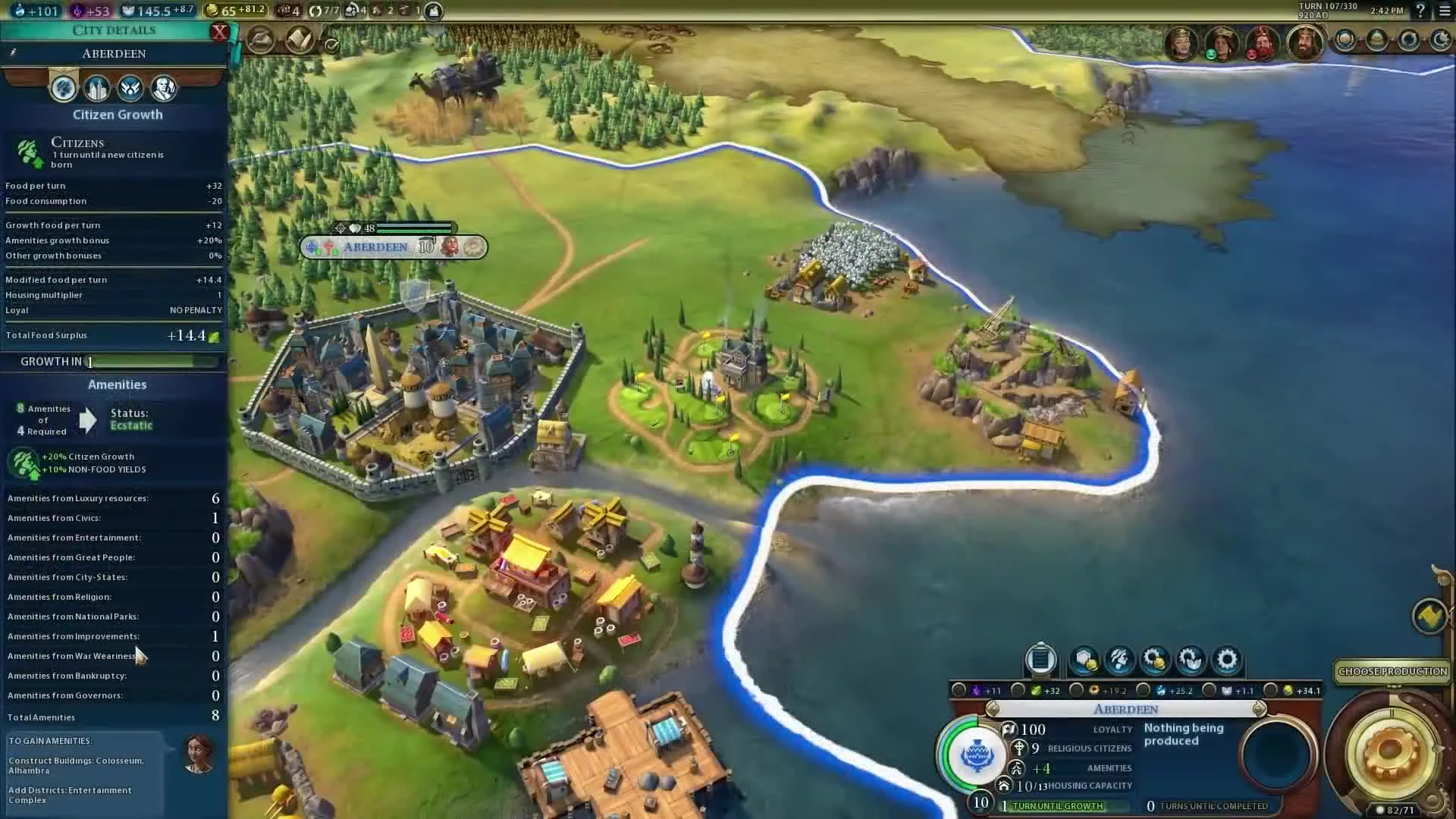Expand the Citizens growth info box

tap(114, 152)
